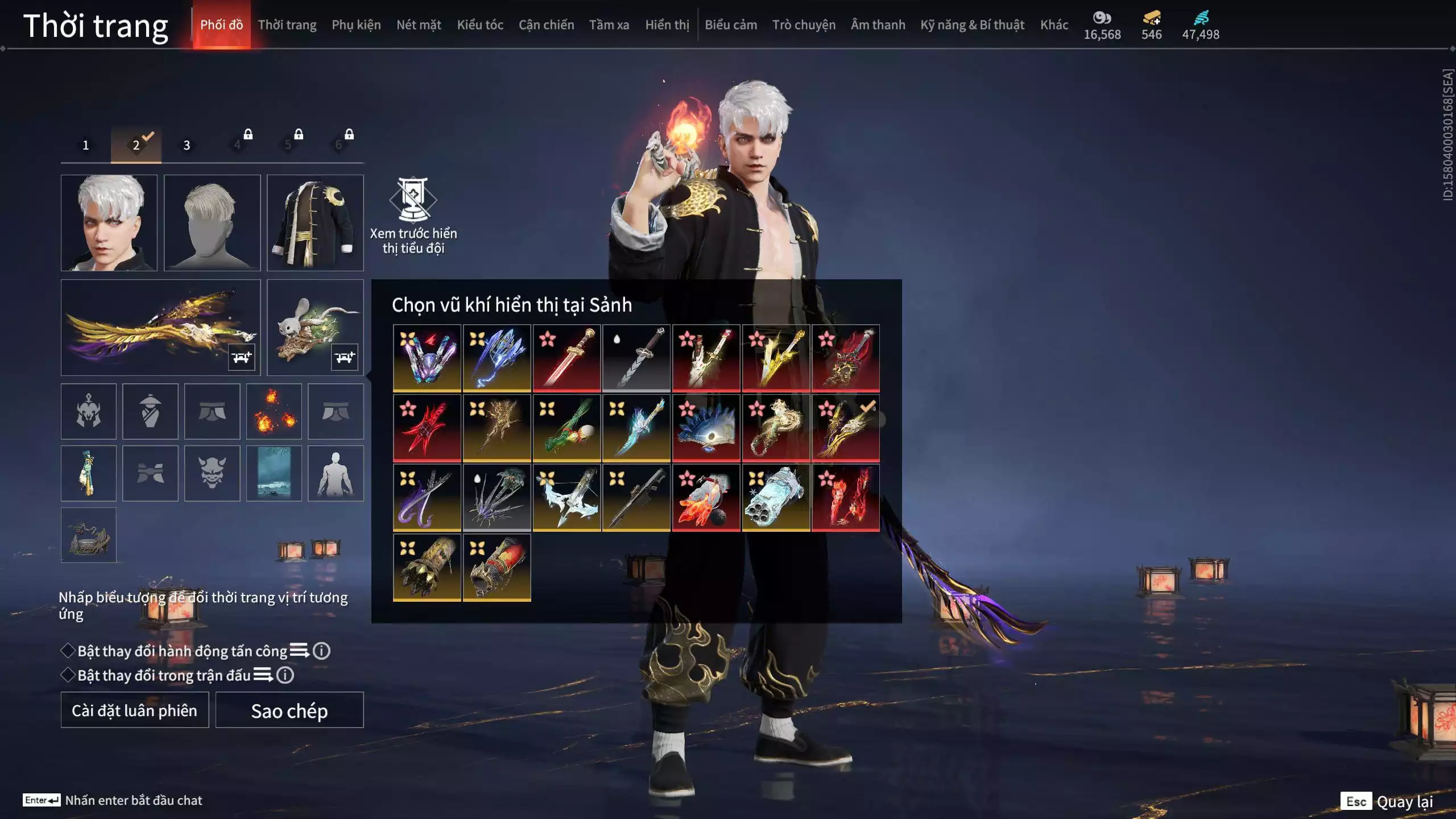Open the golden winged weapon slot
Viewport: 1456px width, 819px height.
tap(160, 327)
